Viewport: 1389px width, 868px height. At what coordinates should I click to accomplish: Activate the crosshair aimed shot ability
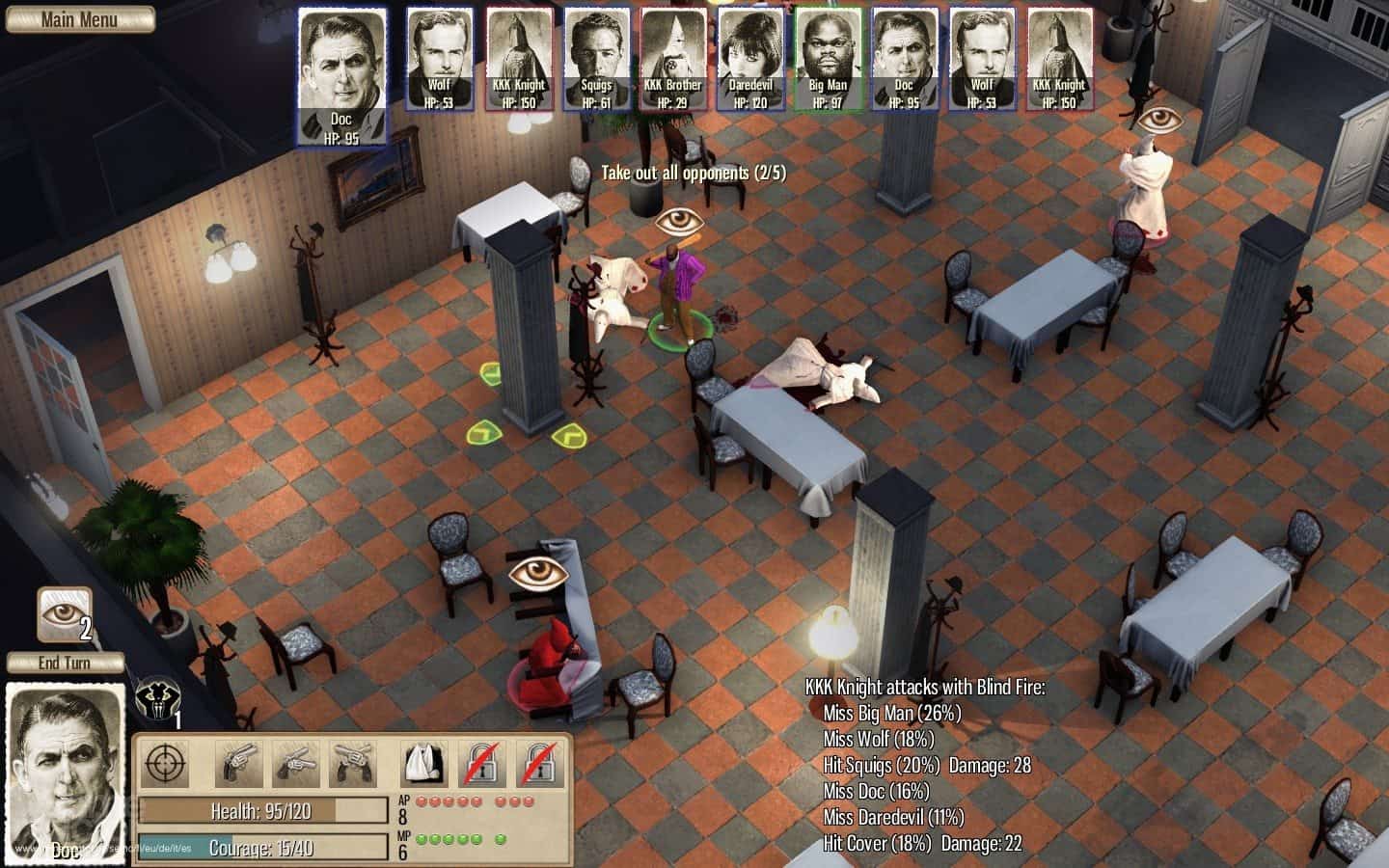[166, 766]
